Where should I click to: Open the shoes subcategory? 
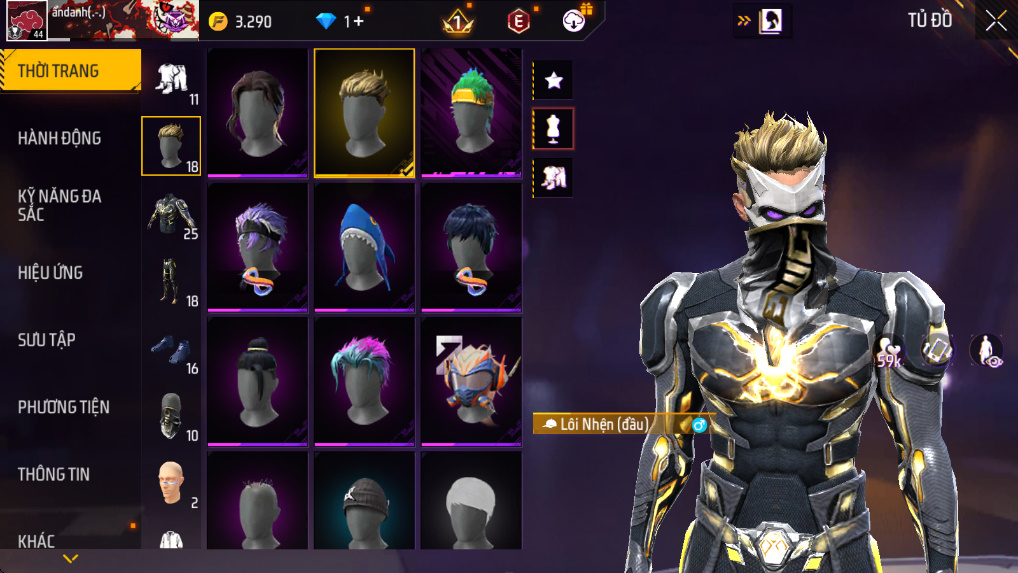171,348
